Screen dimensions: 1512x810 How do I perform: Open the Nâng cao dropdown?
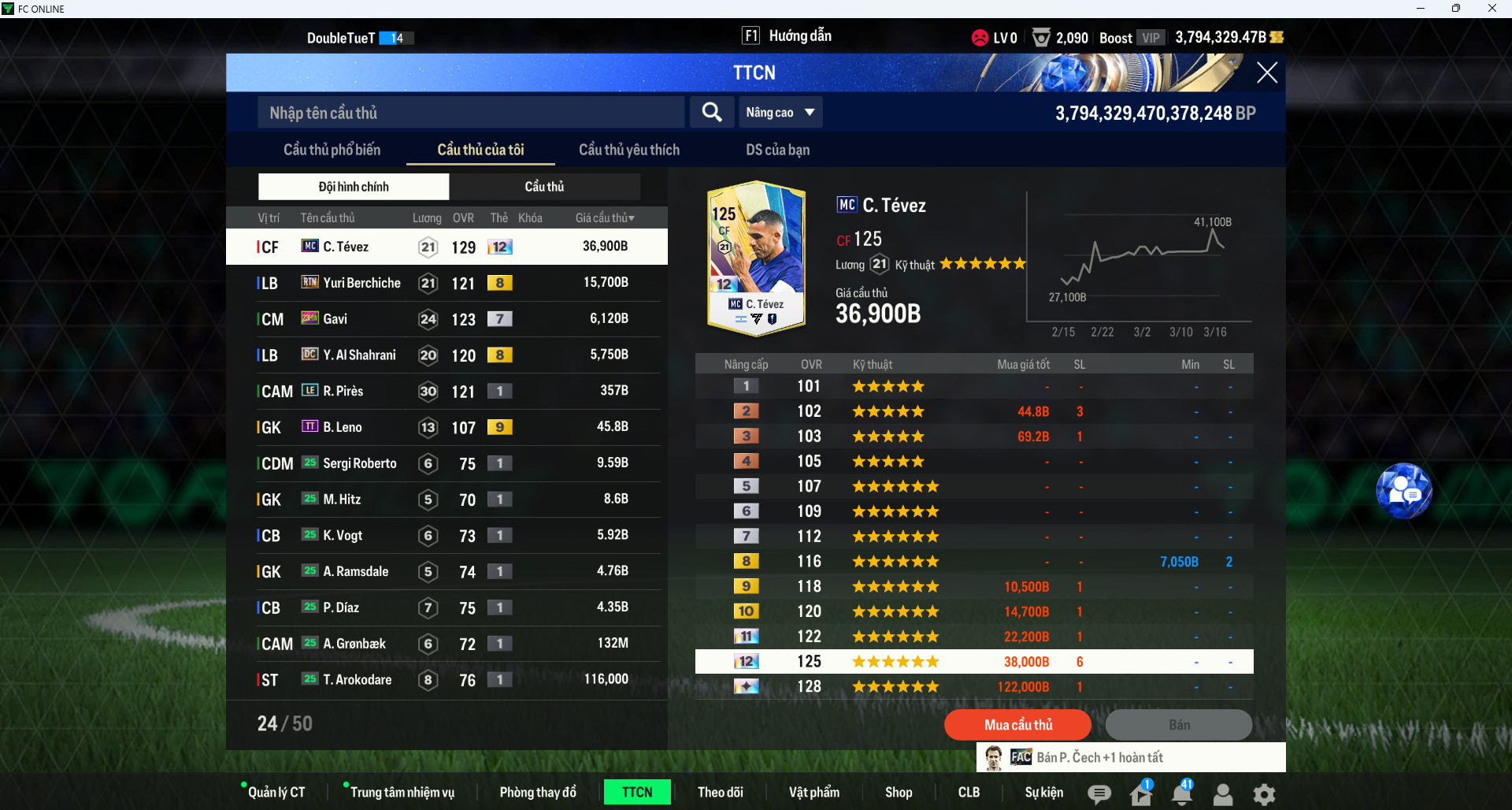[780, 113]
